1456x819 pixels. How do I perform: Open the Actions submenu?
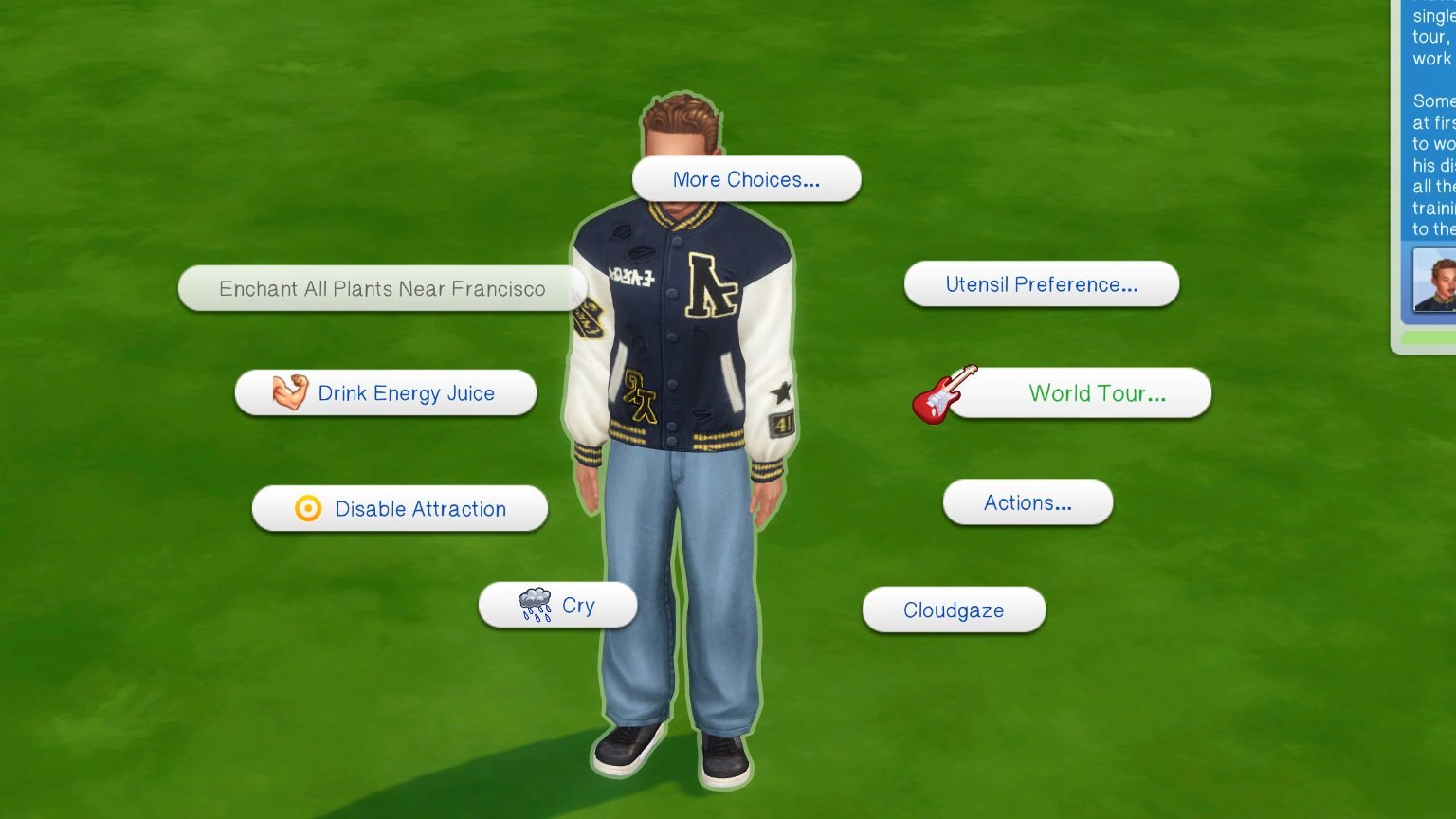1028,502
